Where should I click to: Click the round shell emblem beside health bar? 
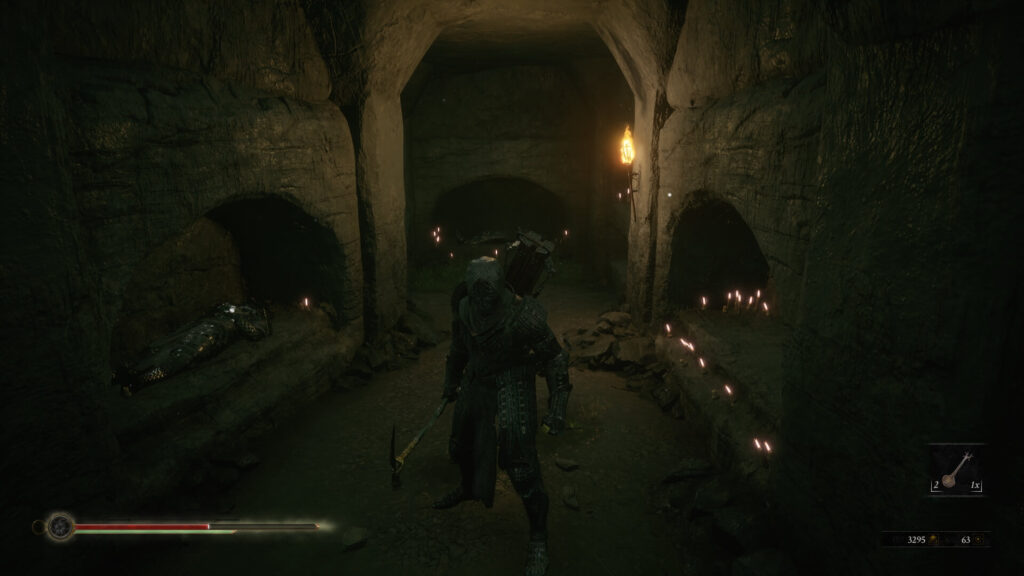[x=60, y=525]
